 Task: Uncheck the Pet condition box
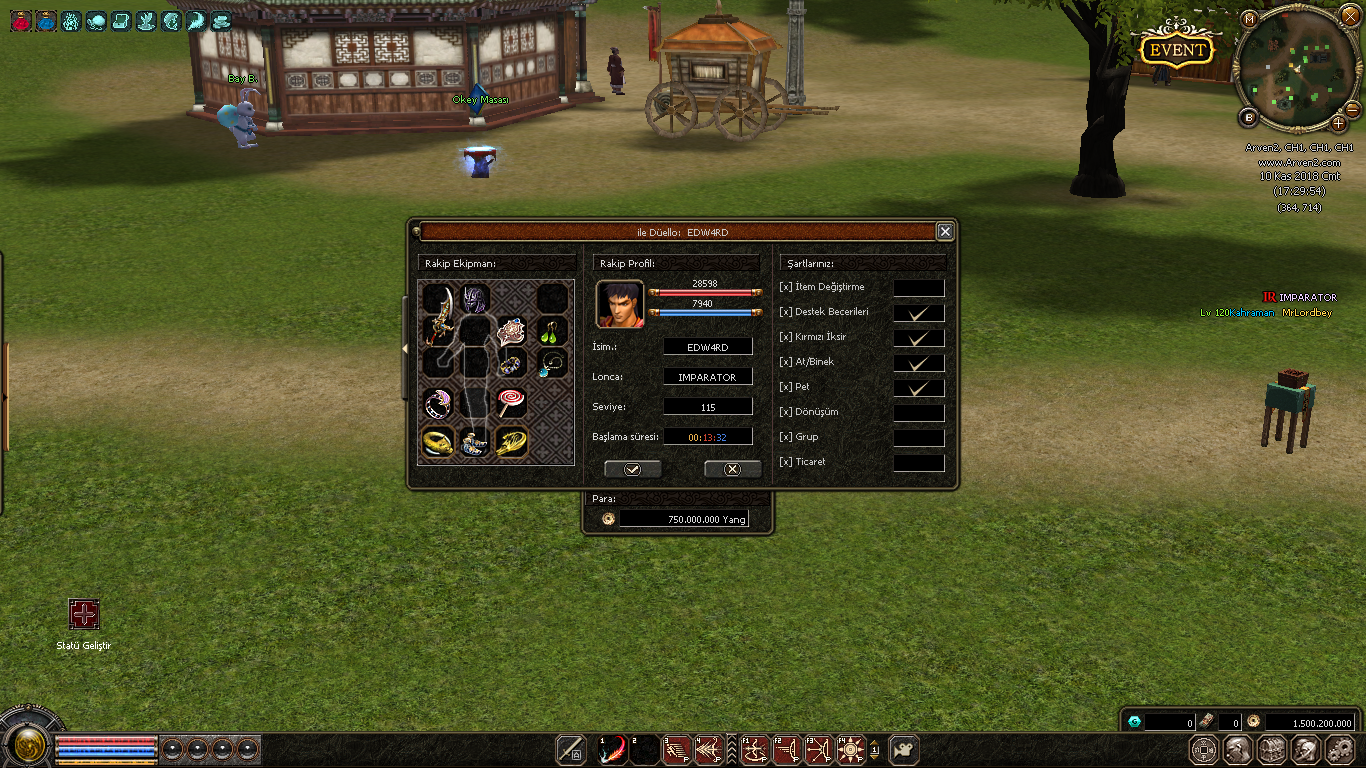click(x=918, y=388)
